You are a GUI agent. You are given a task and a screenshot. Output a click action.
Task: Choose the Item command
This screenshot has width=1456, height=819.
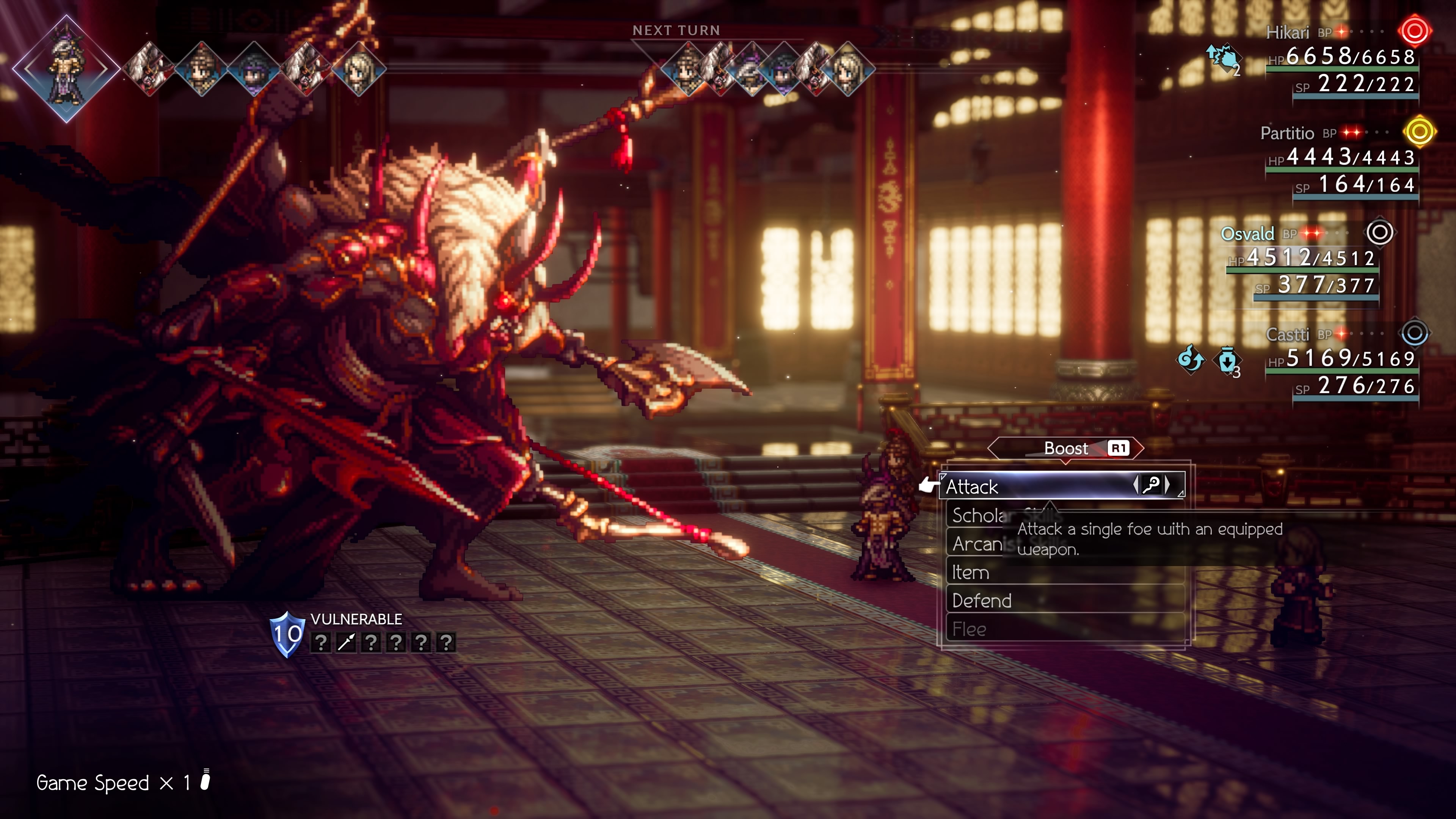click(1065, 572)
